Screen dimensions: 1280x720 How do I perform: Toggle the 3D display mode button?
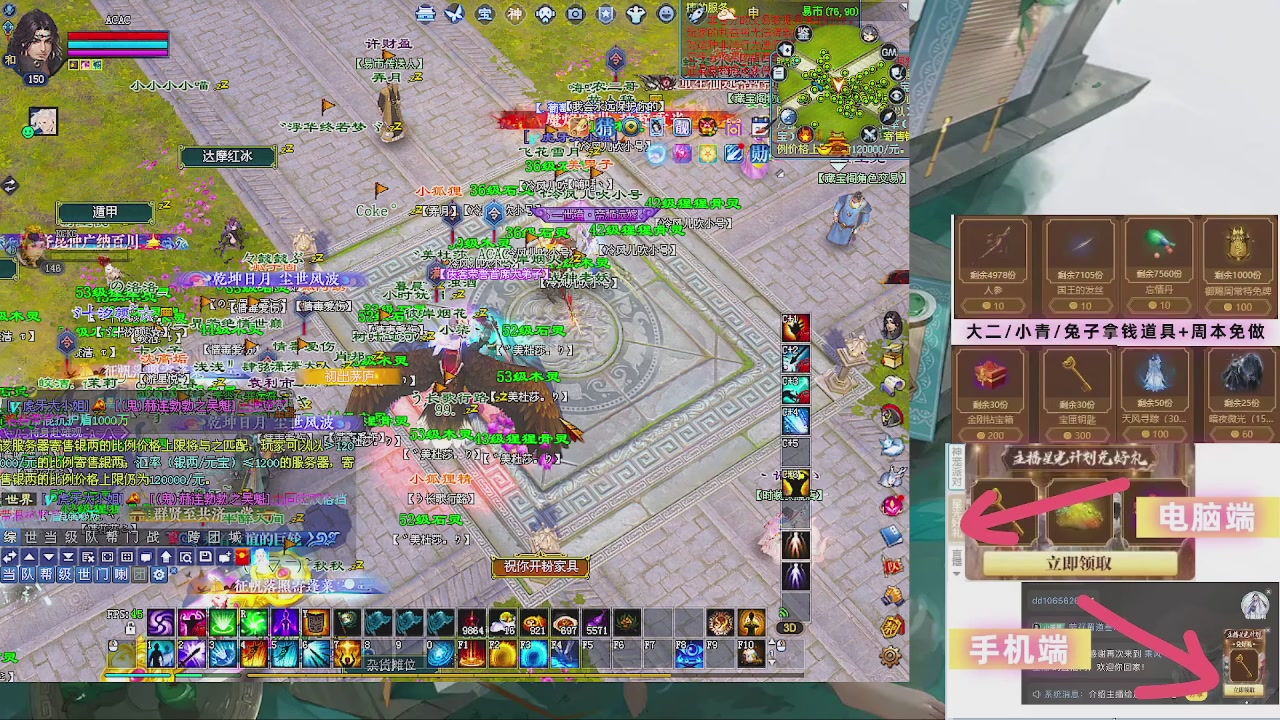coord(791,627)
